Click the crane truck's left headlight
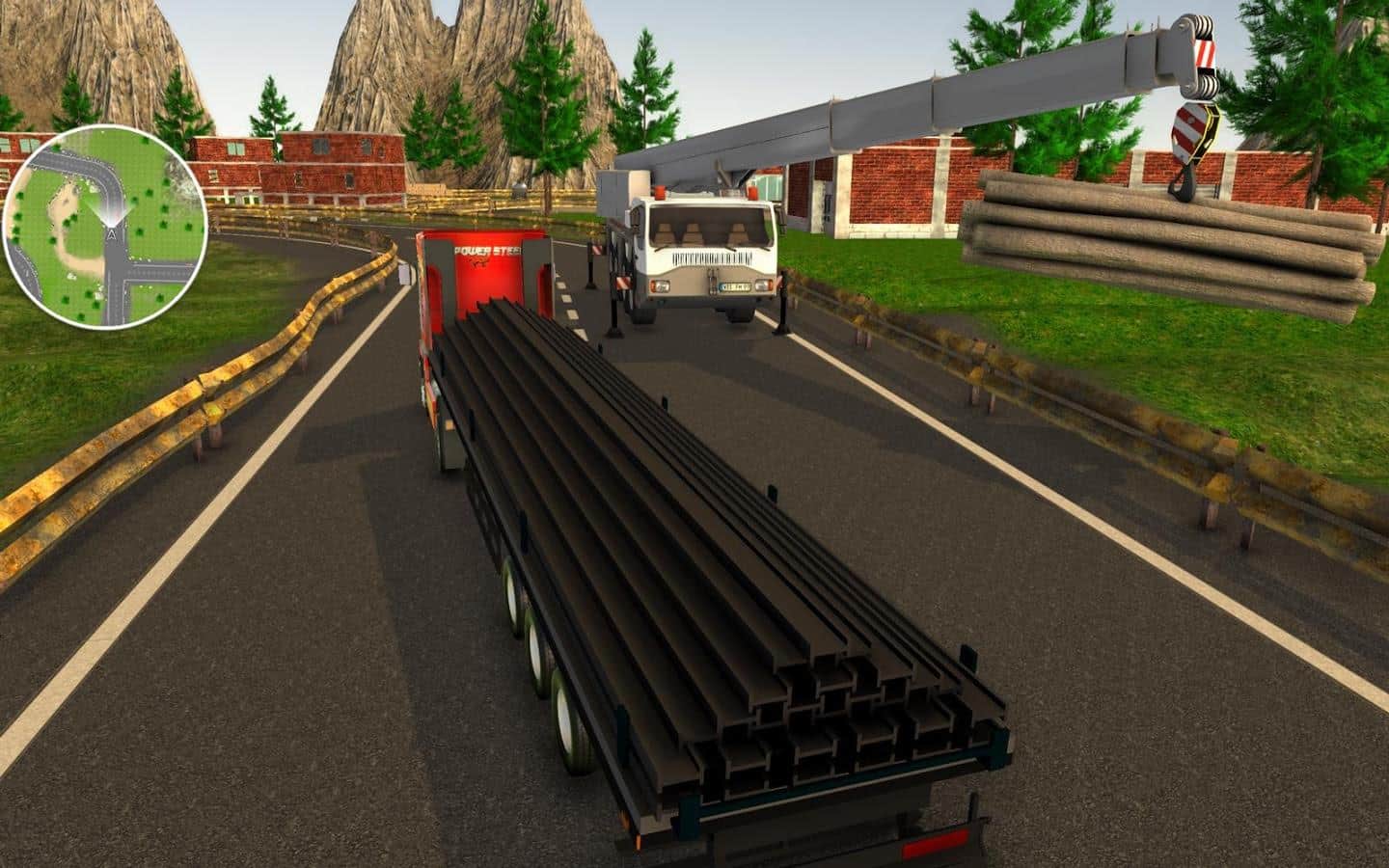The image size is (1389, 868). (x=661, y=285)
